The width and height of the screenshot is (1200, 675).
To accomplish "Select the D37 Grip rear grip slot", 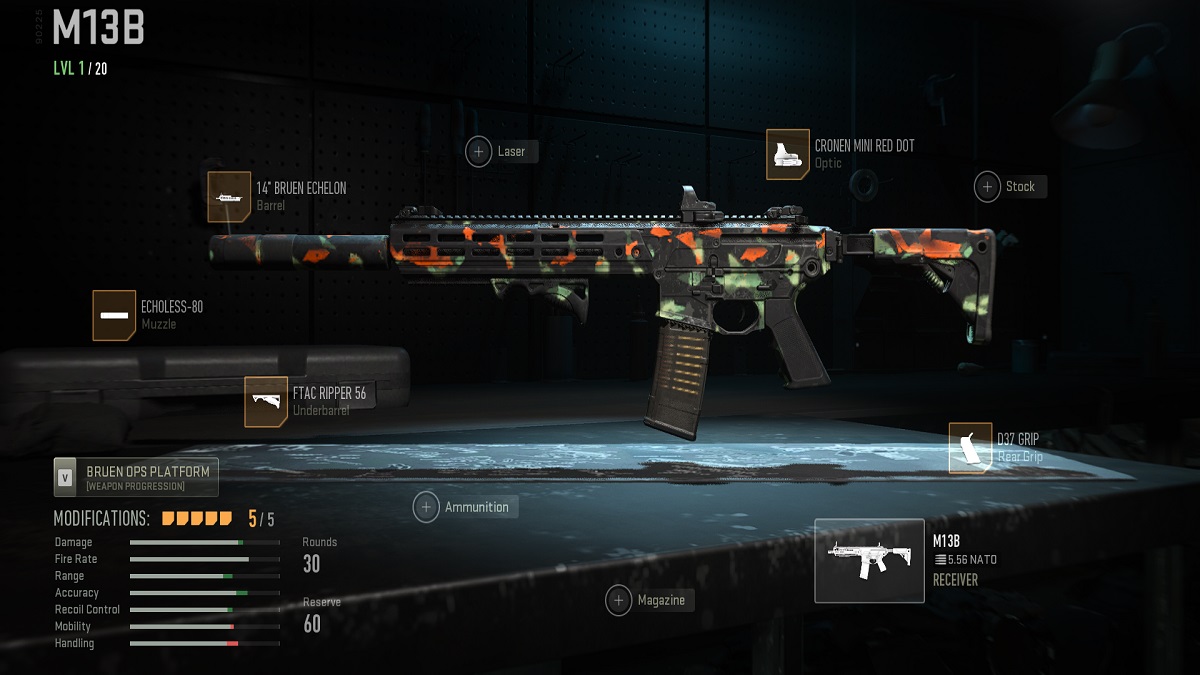I will (x=970, y=447).
